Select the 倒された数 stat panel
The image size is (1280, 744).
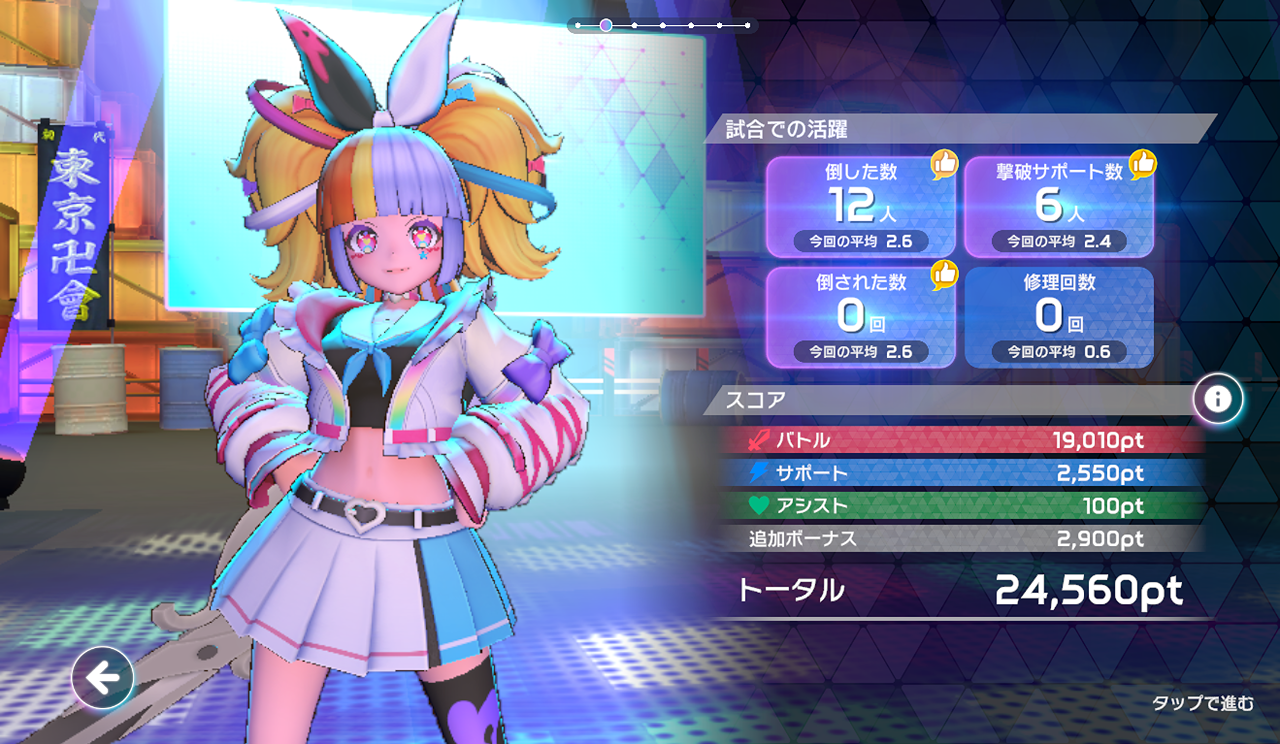[860, 316]
